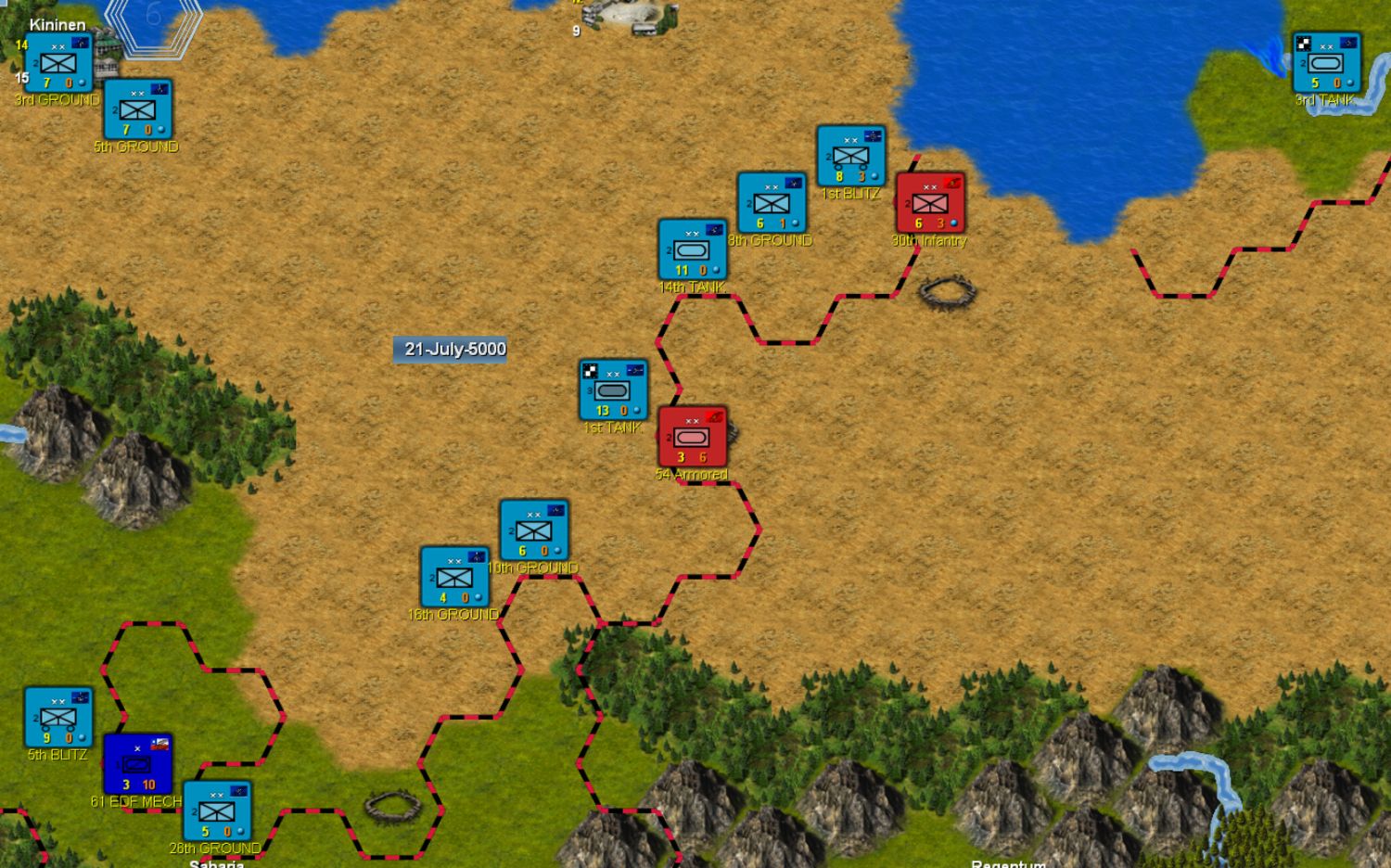Select the 5th GROUND unit counter
This screenshot has height=868, width=1391.
click(137, 110)
